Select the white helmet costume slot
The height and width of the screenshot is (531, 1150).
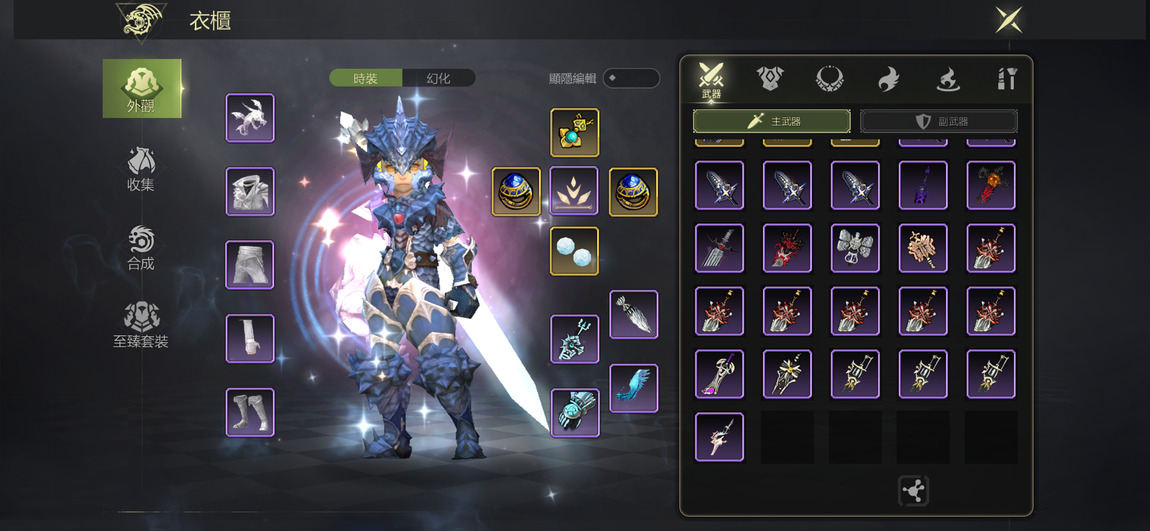250,118
